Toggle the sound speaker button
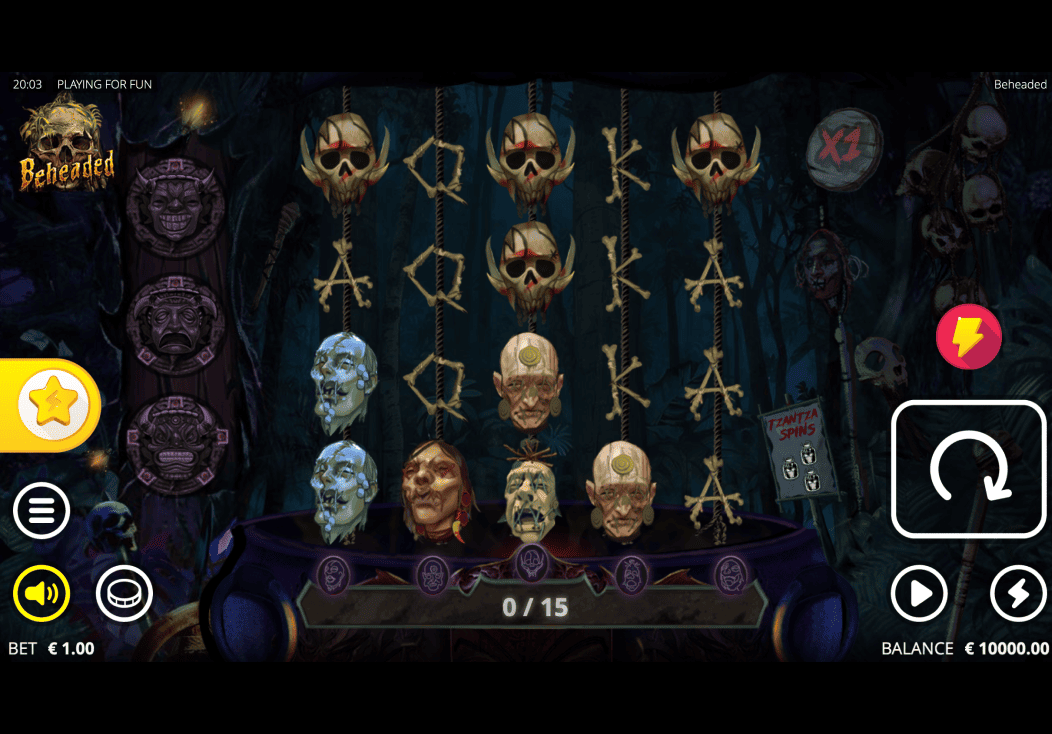Viewport: 1052px width, 734px height. [41, 594]
